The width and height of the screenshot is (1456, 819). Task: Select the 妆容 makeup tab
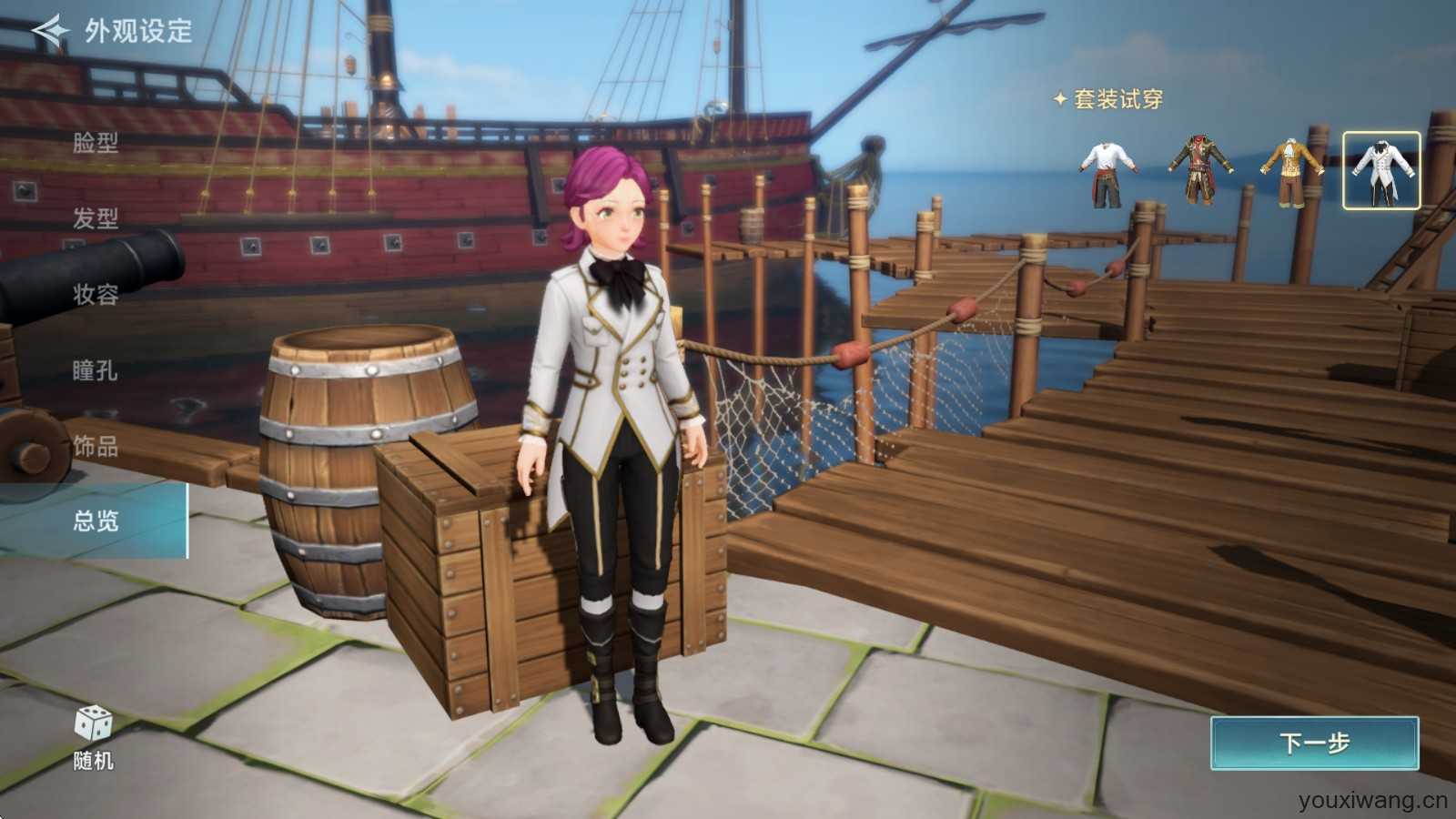coord(96,294)
